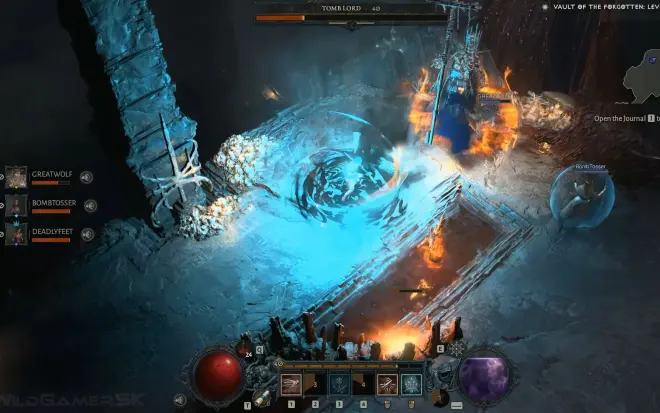The width and height of the screenshot is (660, 413).
Task: Select GREATWOLF's party portrait
Action: (x=17, y=177)
